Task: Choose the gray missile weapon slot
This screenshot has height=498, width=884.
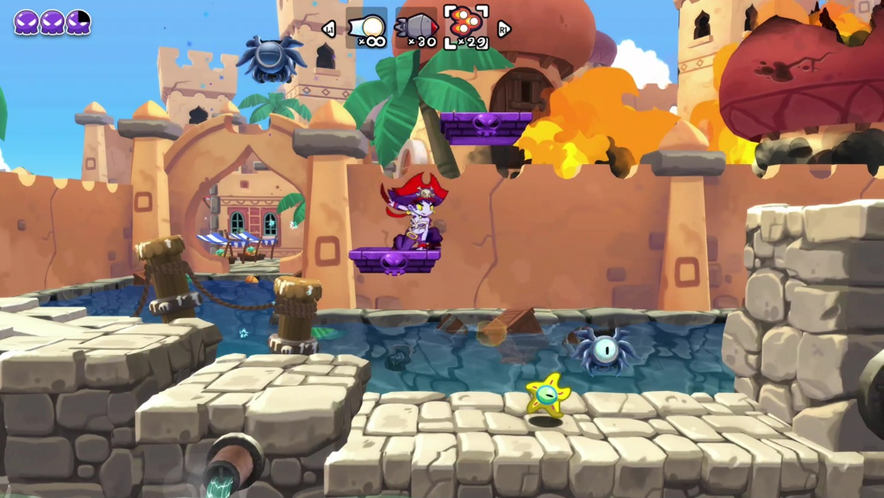Action: 416,28
